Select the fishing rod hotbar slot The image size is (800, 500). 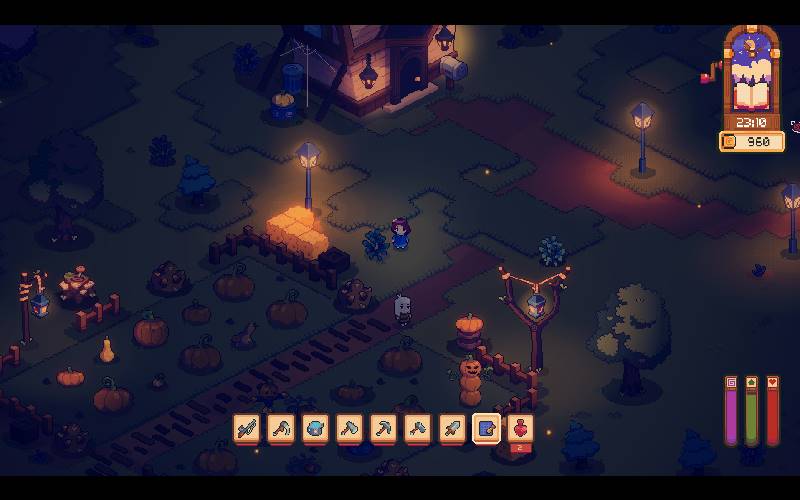click(x=247, y=429)
